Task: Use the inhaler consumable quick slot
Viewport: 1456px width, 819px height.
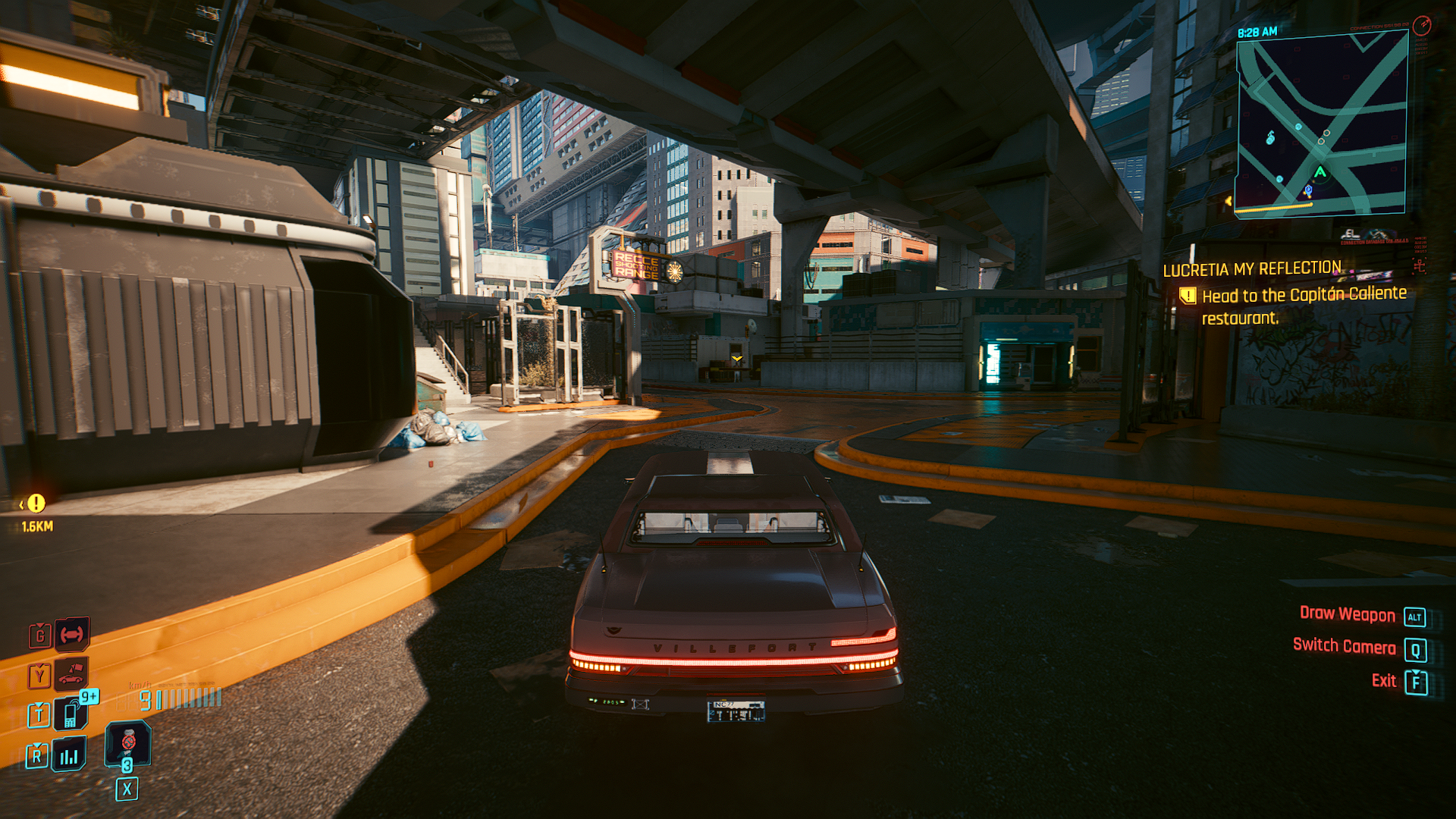Action: tap(128, 742)
